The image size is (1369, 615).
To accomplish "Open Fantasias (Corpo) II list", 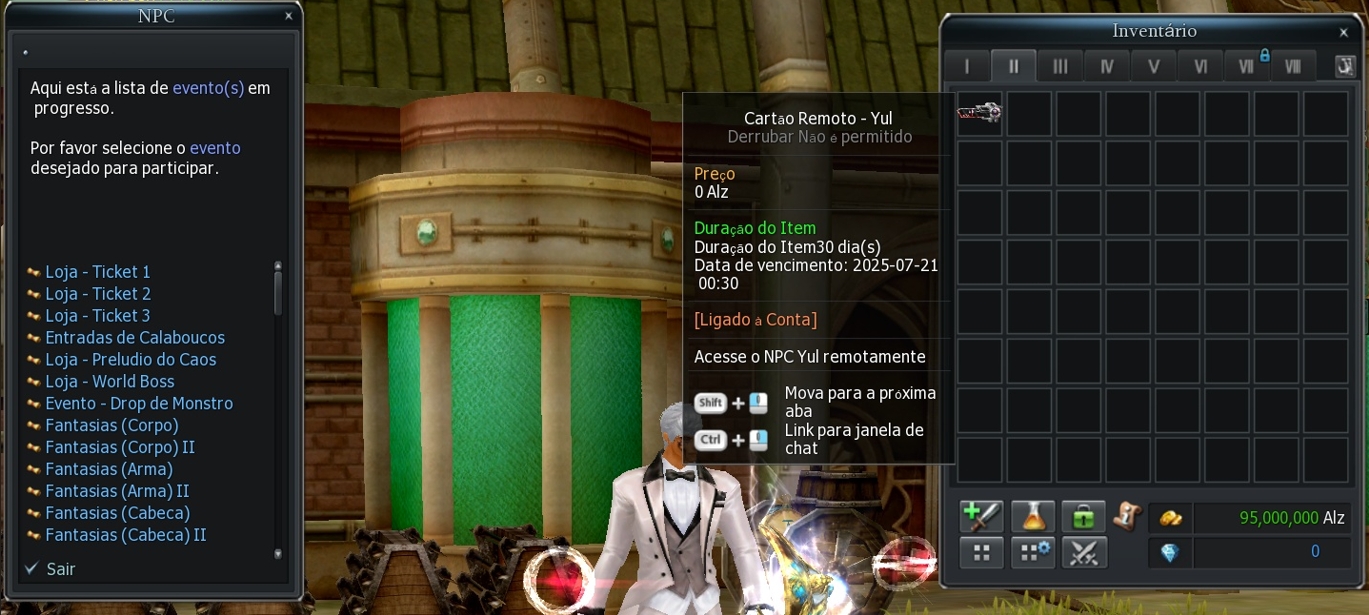I will 119,447.
